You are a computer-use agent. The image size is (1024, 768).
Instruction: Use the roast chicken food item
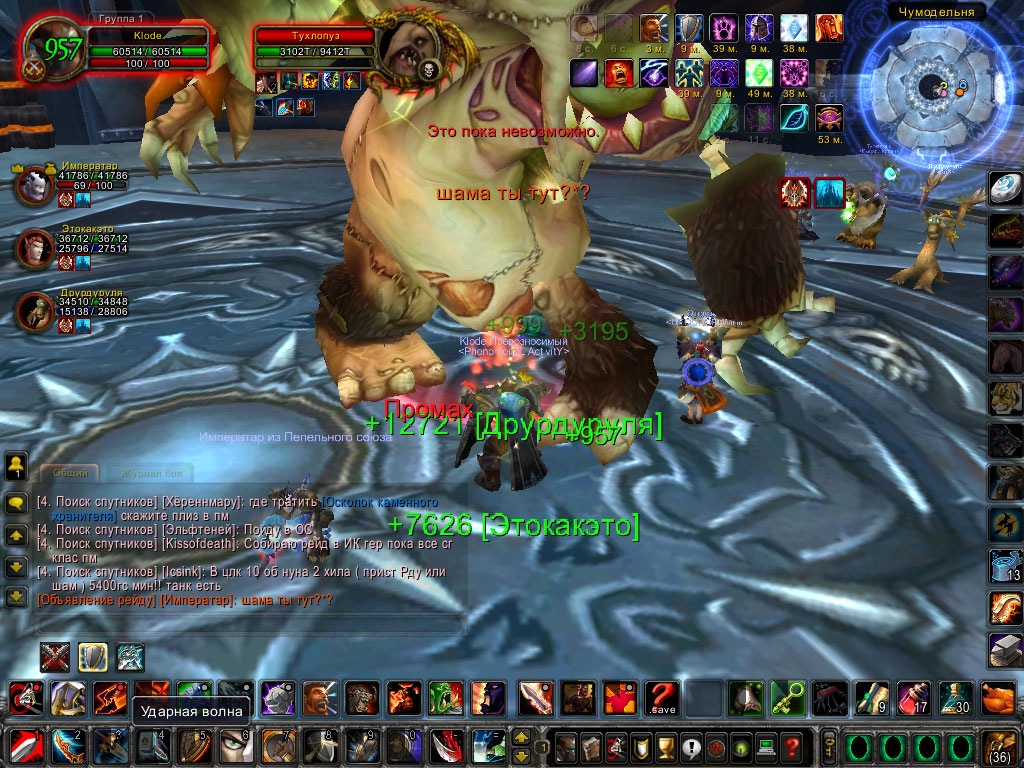[x=1000, y=697]
